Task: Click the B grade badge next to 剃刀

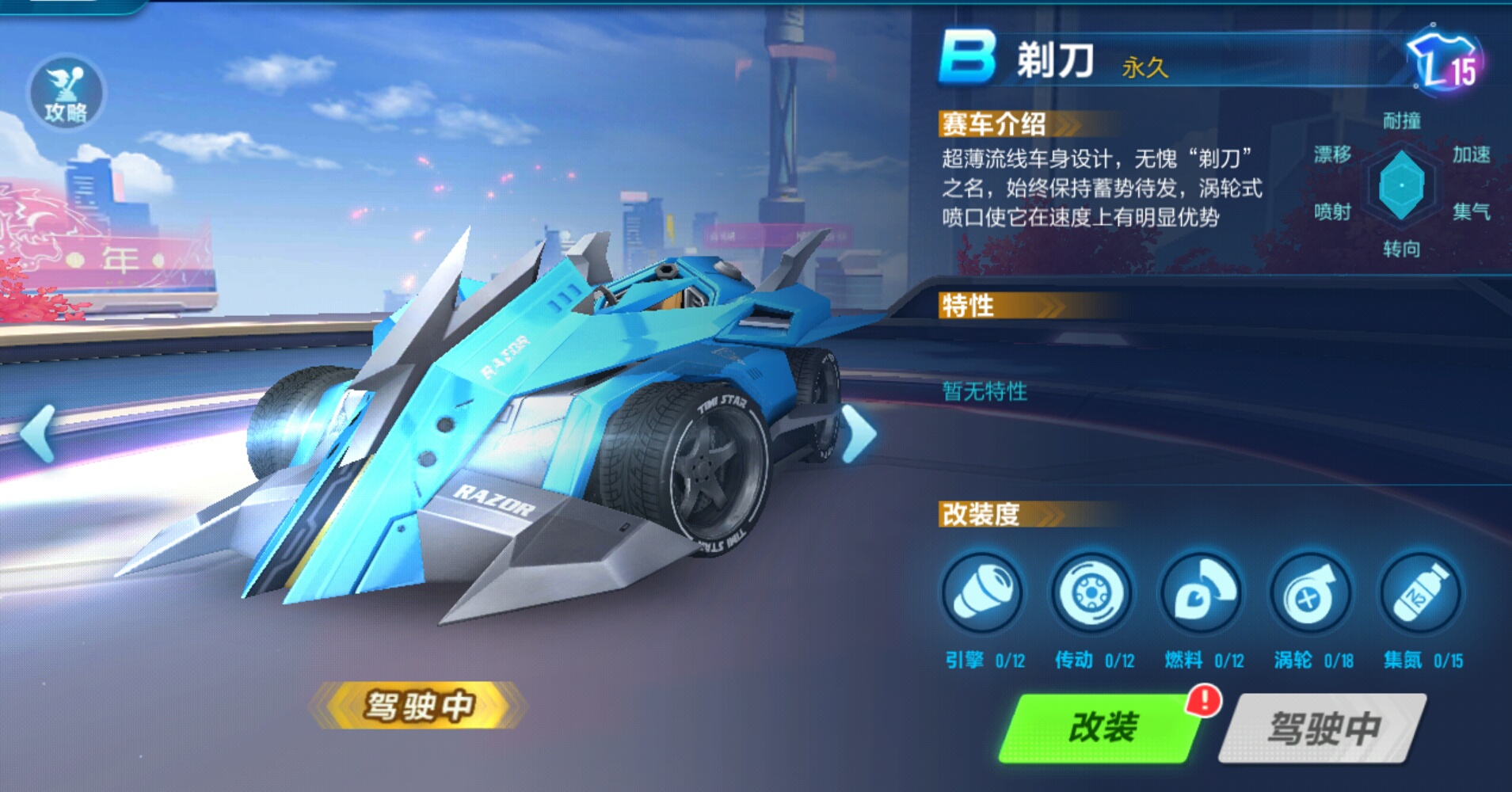Action: [968, 59]
